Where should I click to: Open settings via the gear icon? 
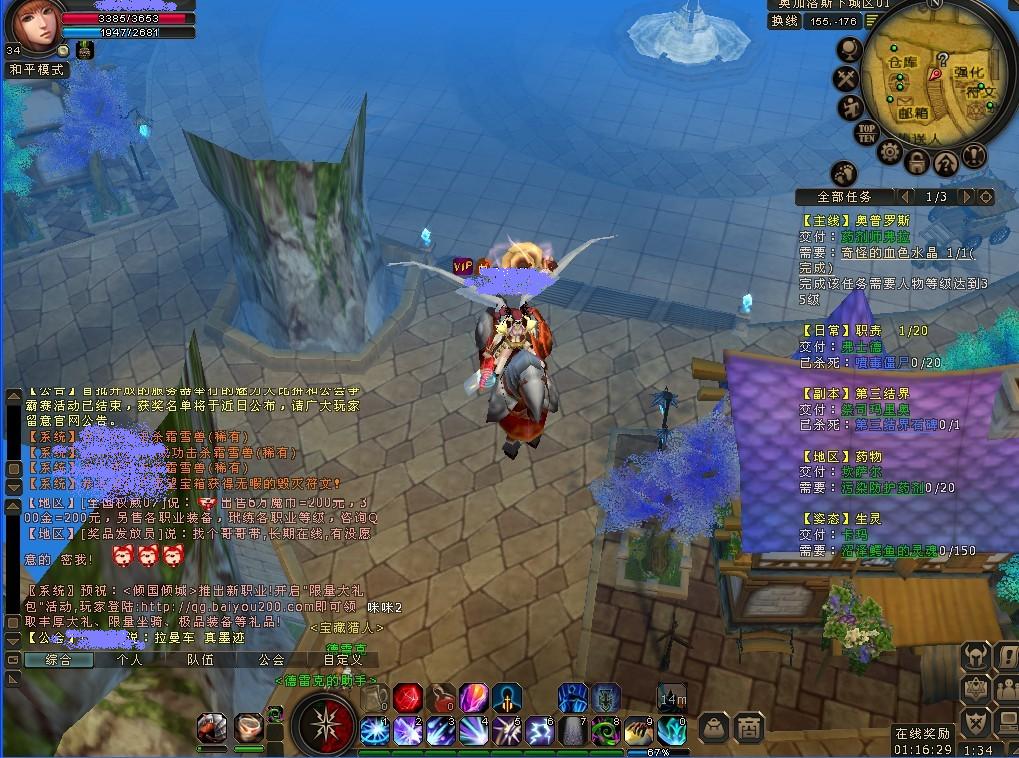890,152
